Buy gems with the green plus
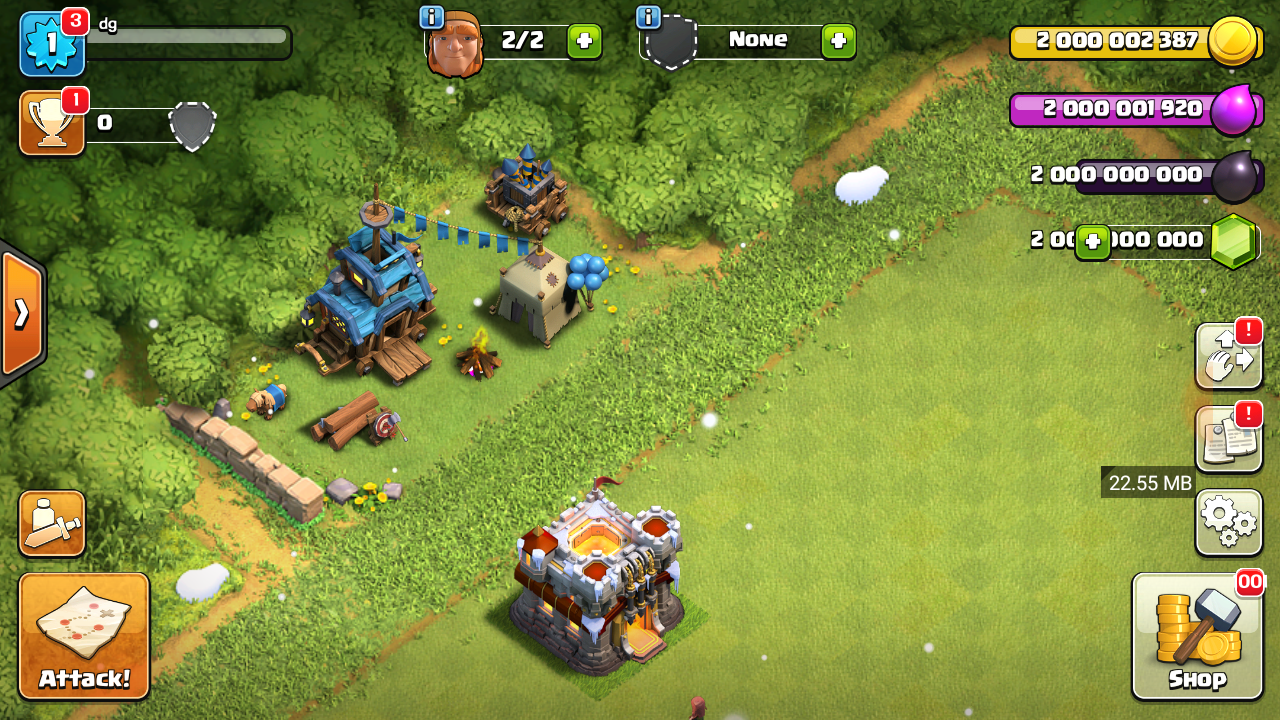 pyautogui.click(x=1093, y=242)
